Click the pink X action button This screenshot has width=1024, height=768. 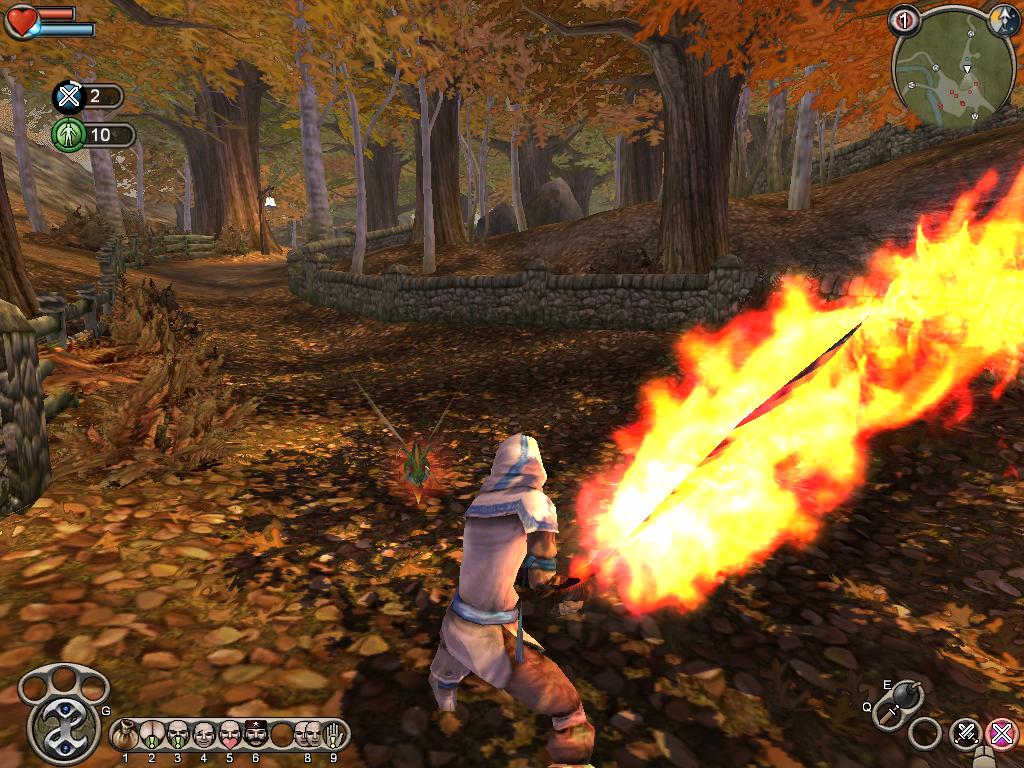1000,733
